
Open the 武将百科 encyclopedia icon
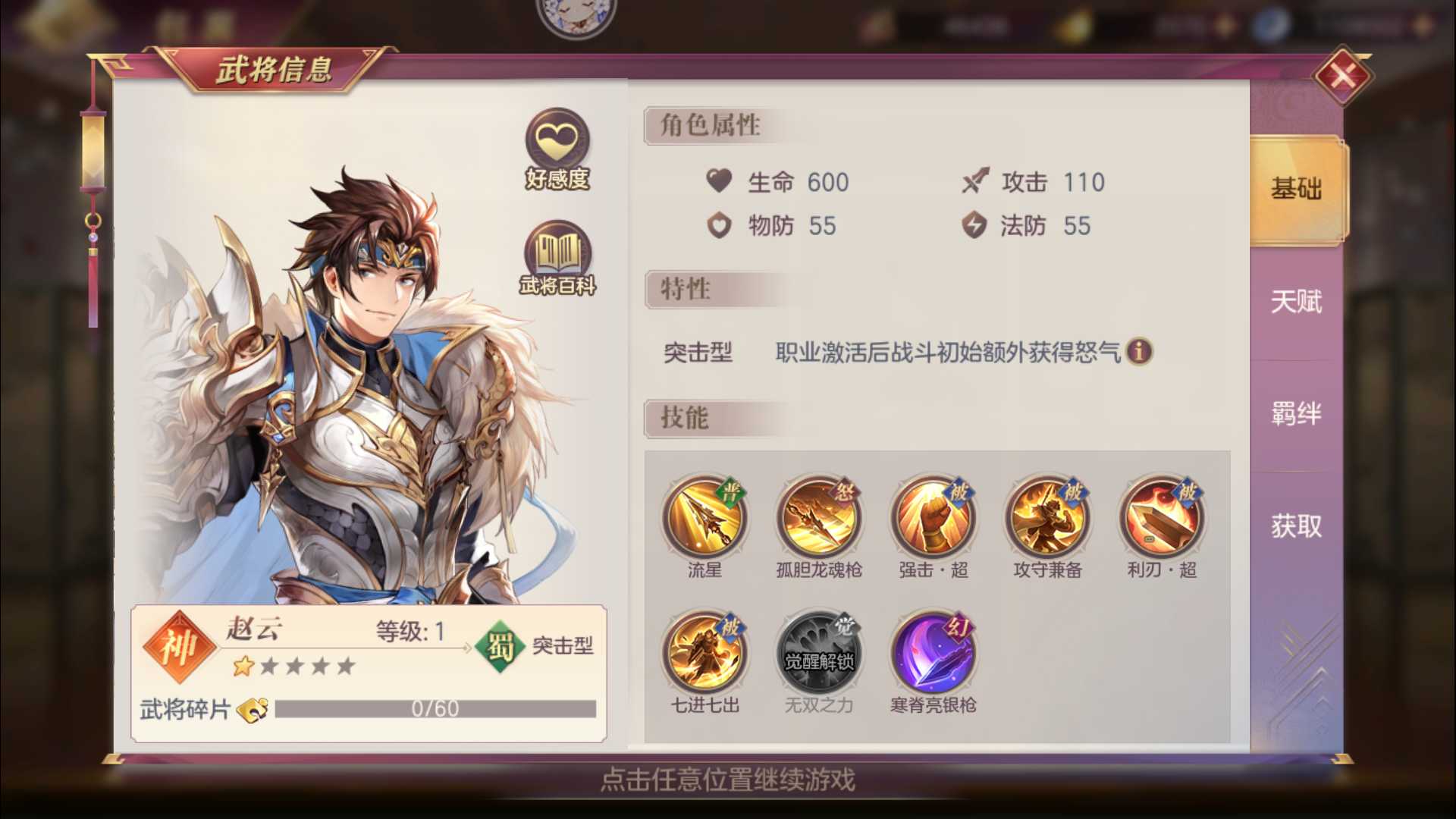coord(557,256)
